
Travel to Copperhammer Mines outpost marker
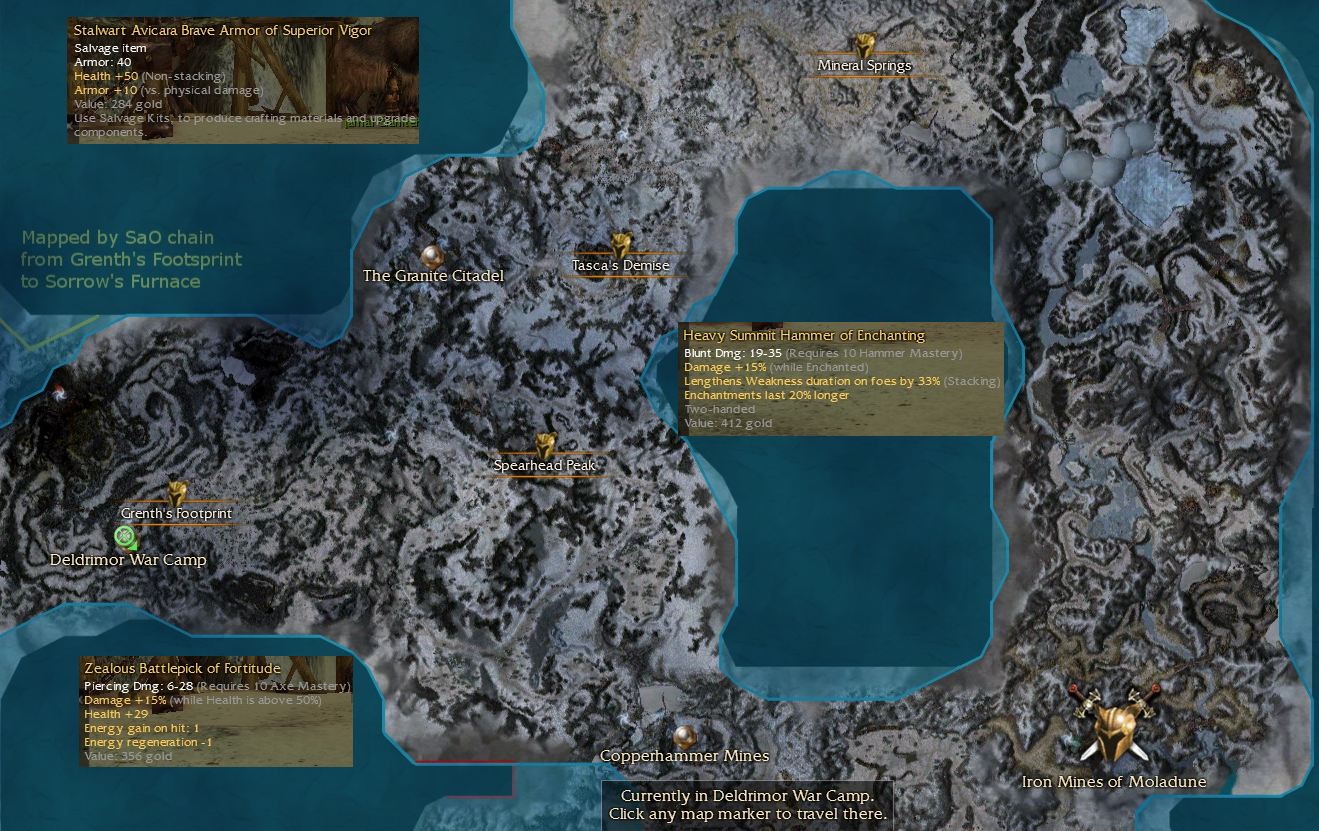click(684, 737)
